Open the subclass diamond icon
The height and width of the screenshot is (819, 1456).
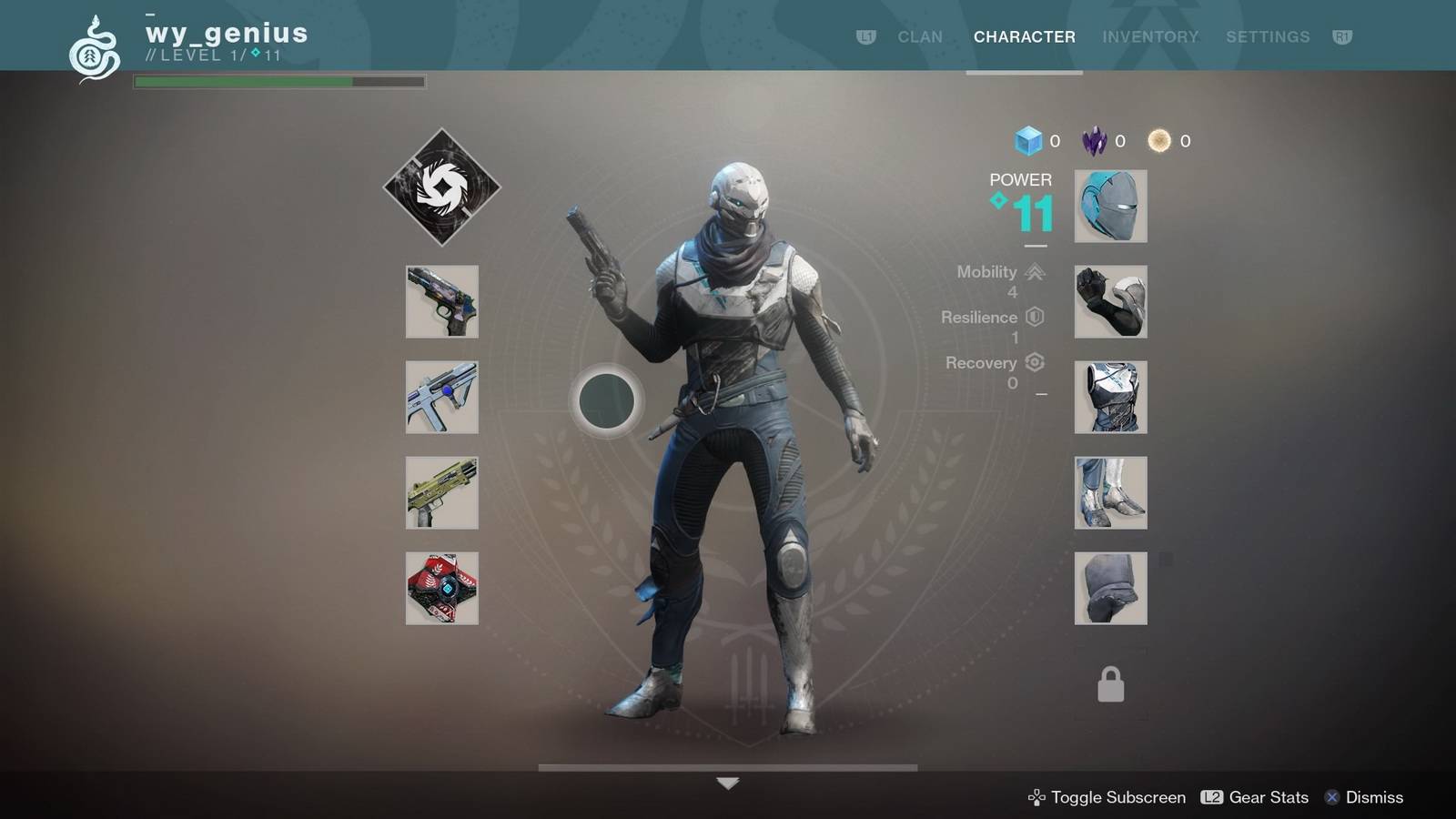441,187
